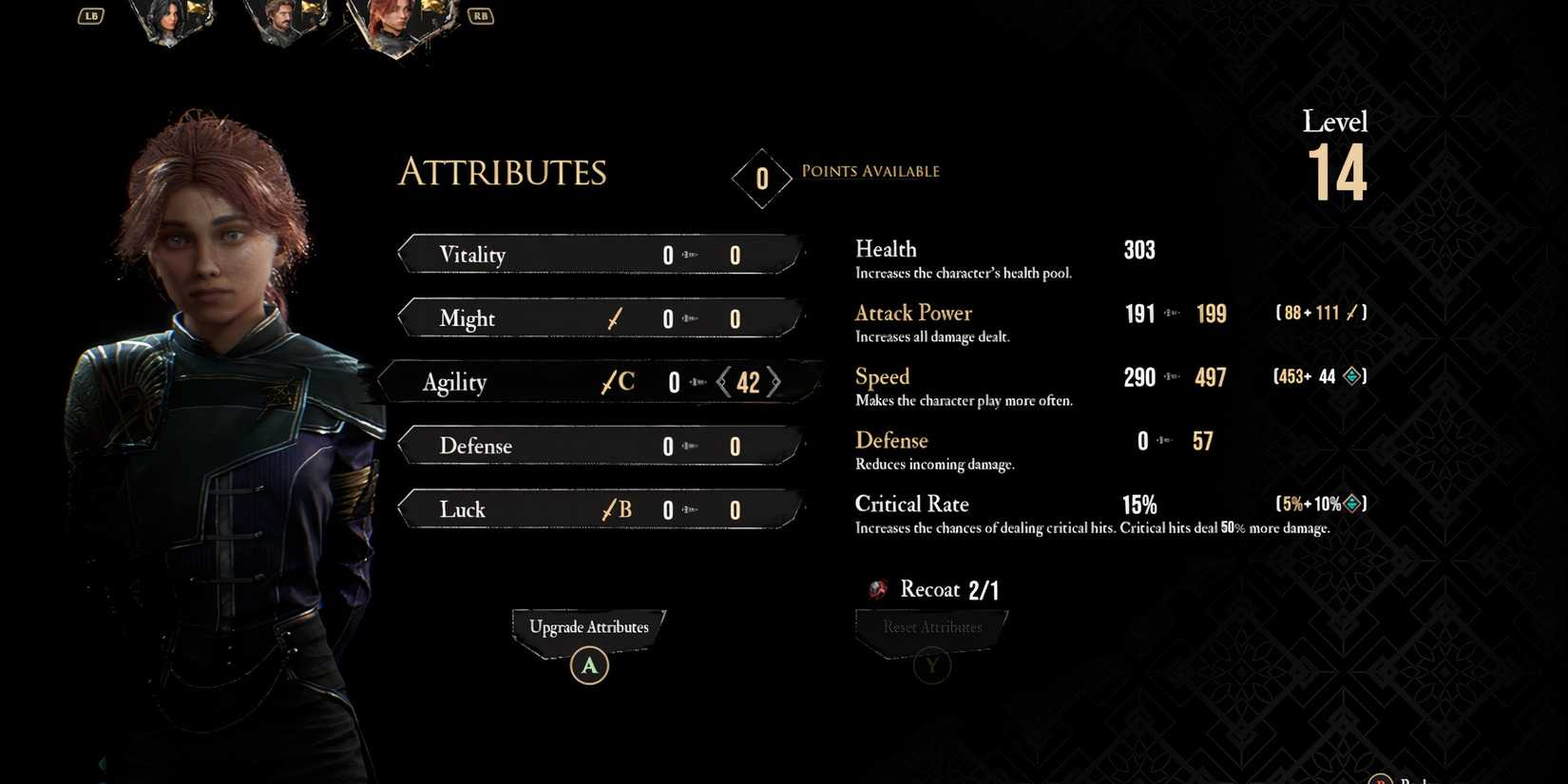Select the Defense attribute row
Image resolution: width=1568 pixels, height=784 pixels.
coord(599,446)
